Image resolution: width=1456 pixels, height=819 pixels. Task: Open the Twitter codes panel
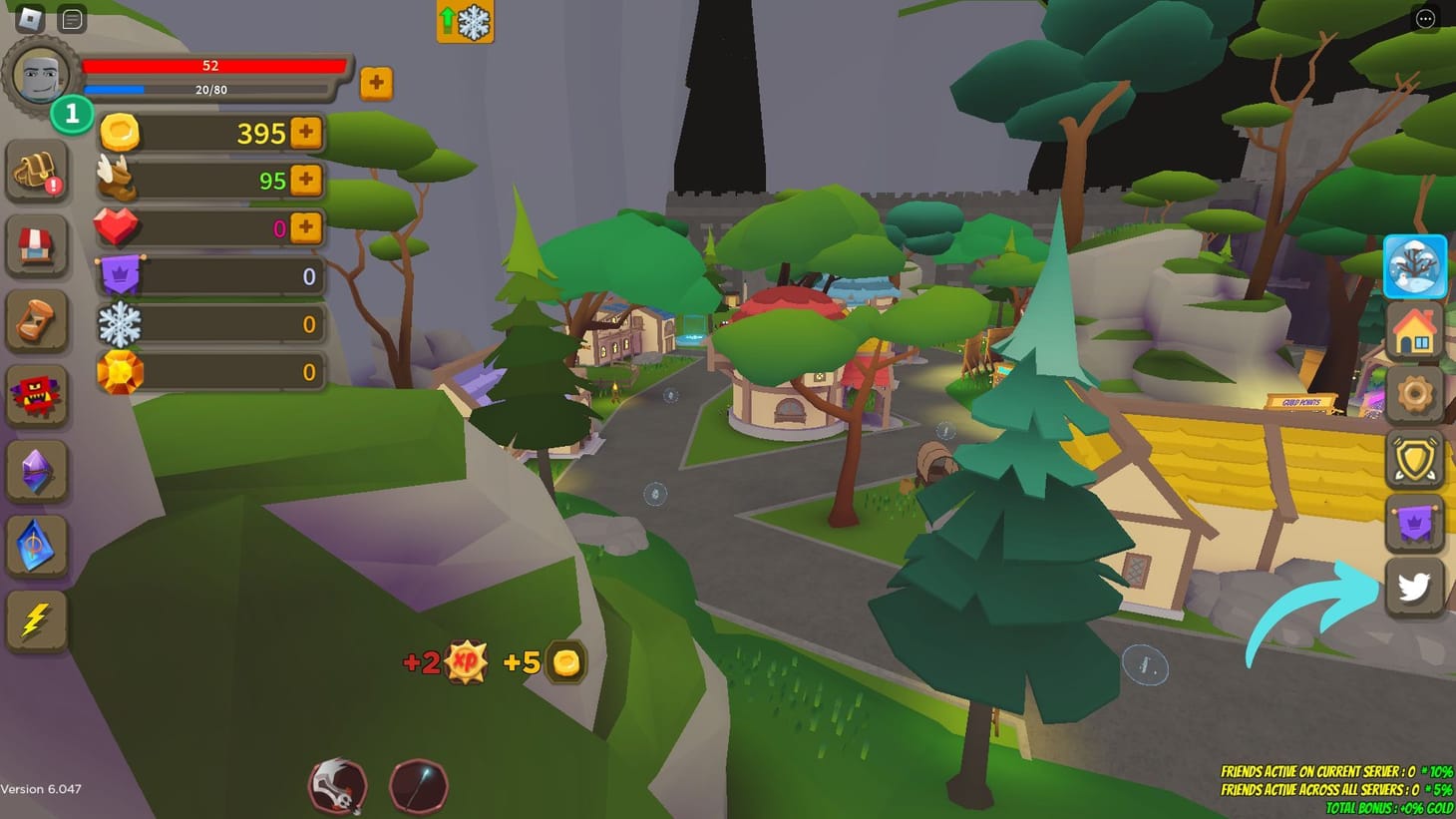1414,587
